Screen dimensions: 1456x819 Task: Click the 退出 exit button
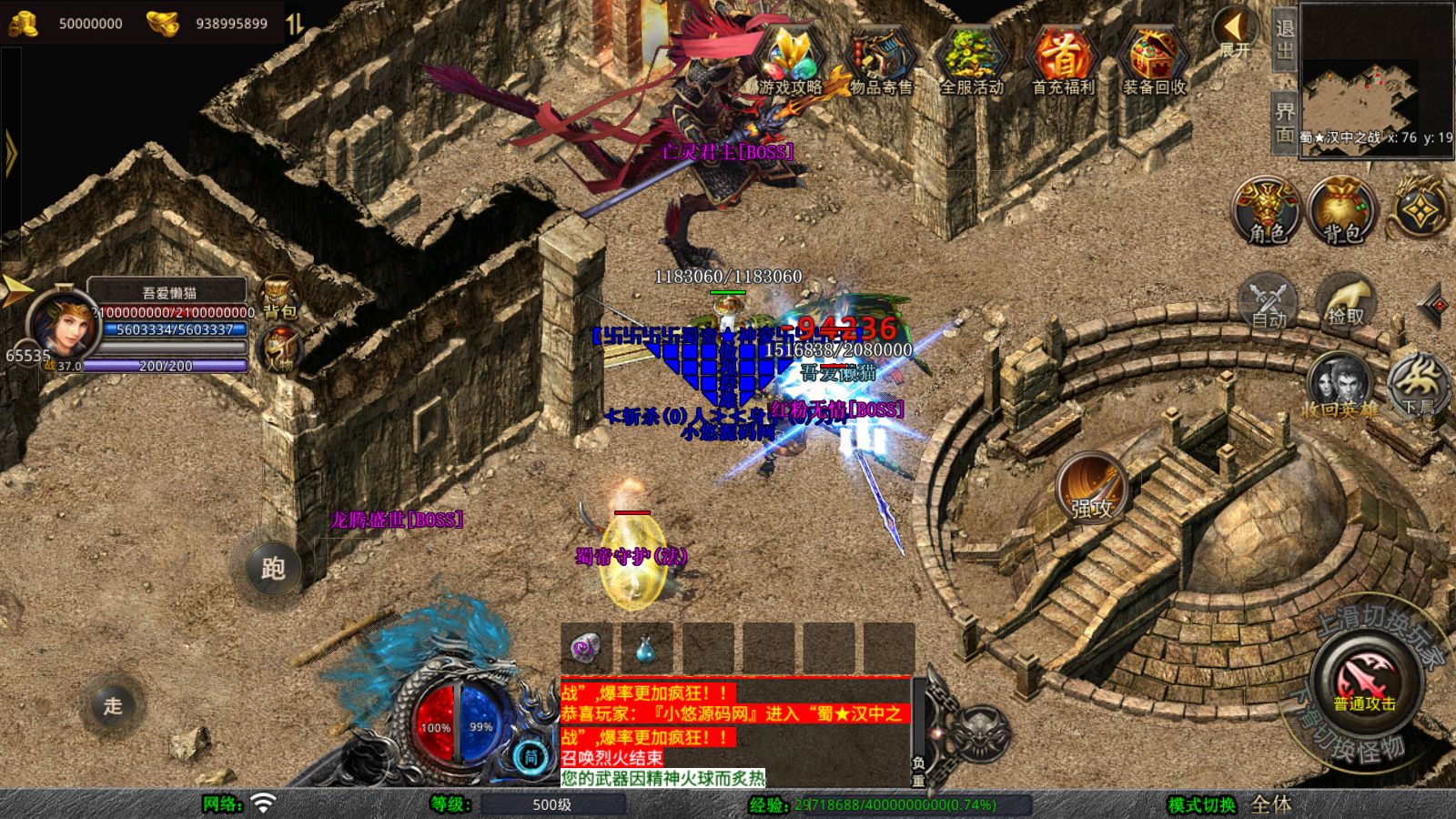pyautogui.click(x=1284, y=38)
